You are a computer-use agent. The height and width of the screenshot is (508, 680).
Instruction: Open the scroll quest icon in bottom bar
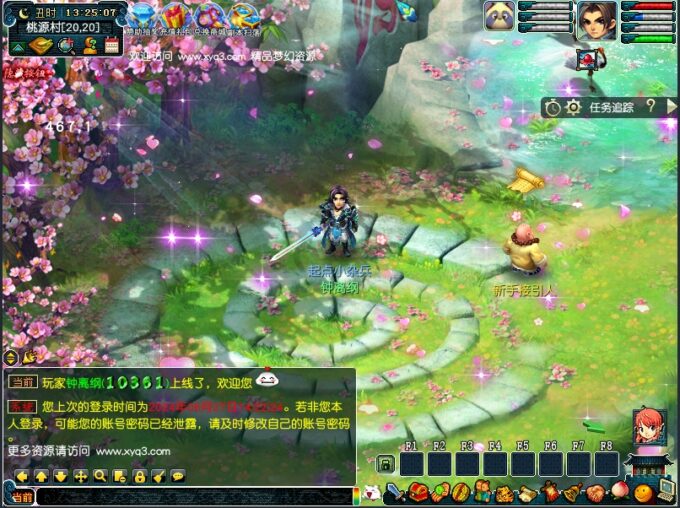click(527, 492)
